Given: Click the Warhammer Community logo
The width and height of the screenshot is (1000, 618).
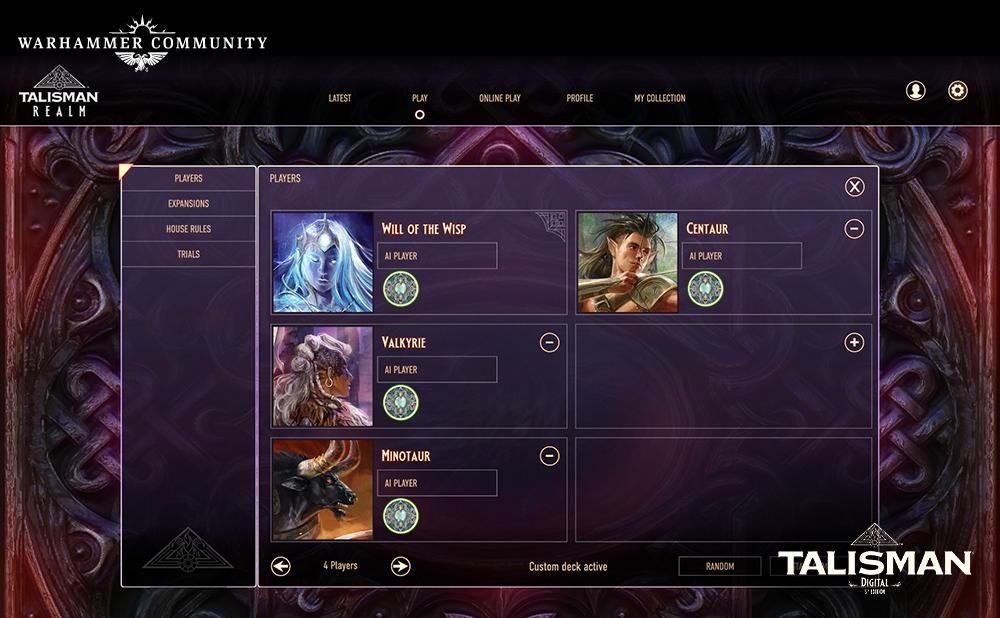Looking at the screenshot, I should tap(142, 44).
